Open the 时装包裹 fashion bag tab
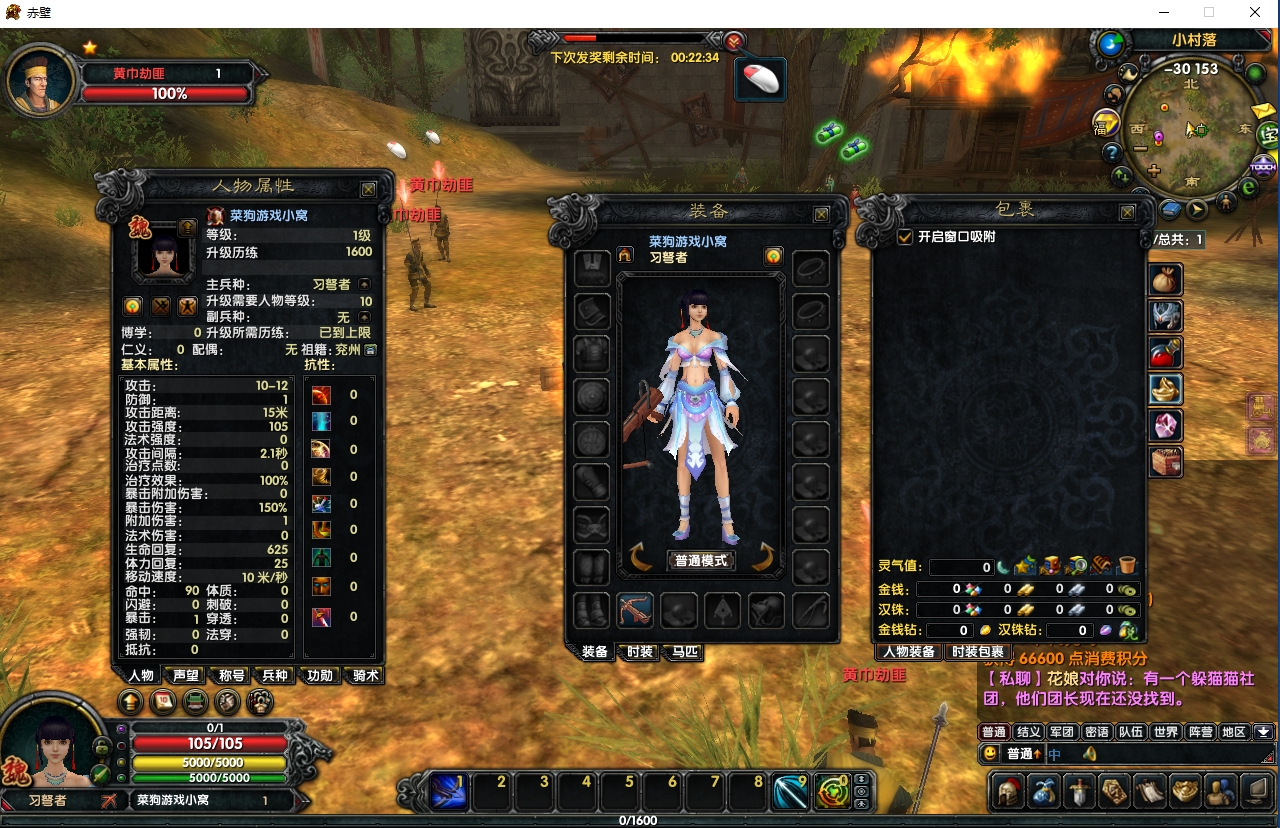Viewport: 1280px width, 828px height. pos(978,652)
